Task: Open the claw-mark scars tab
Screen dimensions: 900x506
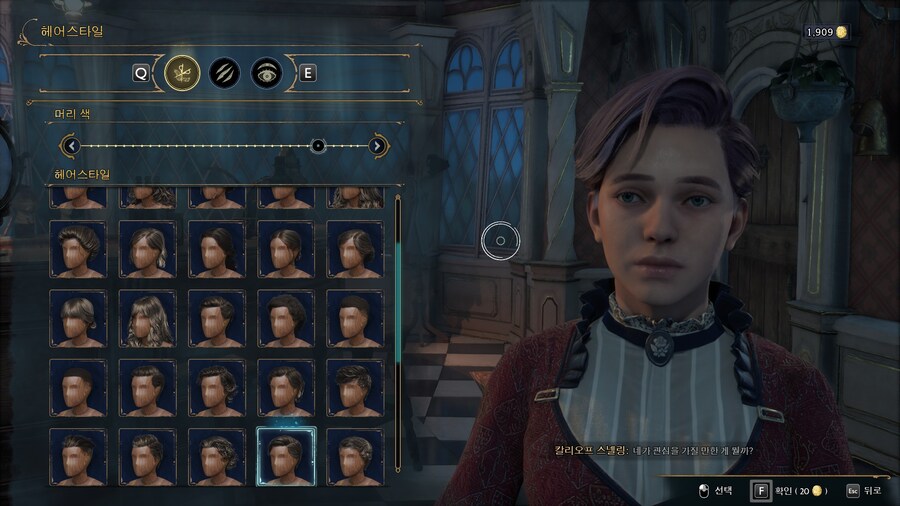Action: pyautogui.click(x=224, y=72)
